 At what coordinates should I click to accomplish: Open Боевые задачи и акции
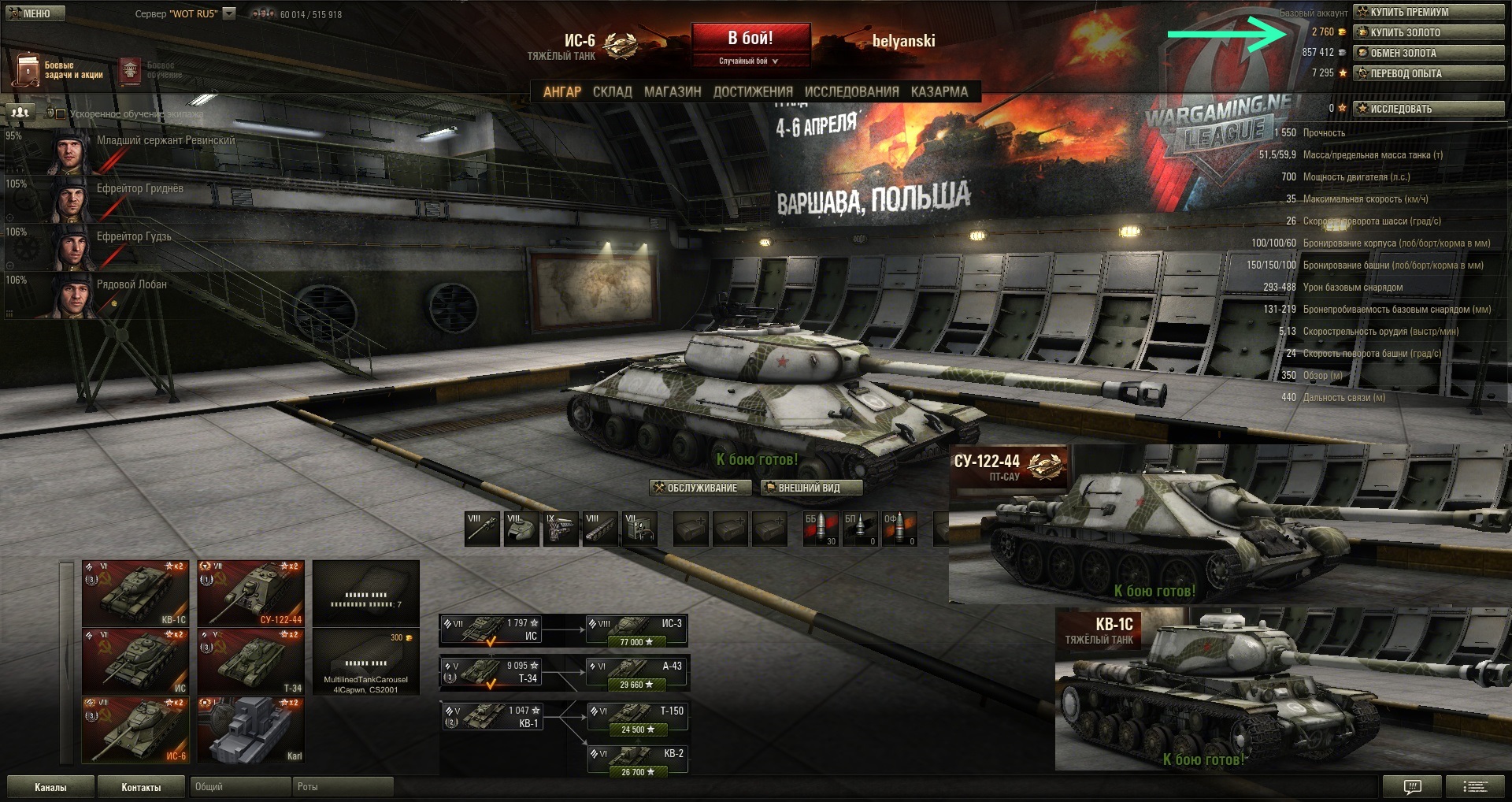pos(60,70)
